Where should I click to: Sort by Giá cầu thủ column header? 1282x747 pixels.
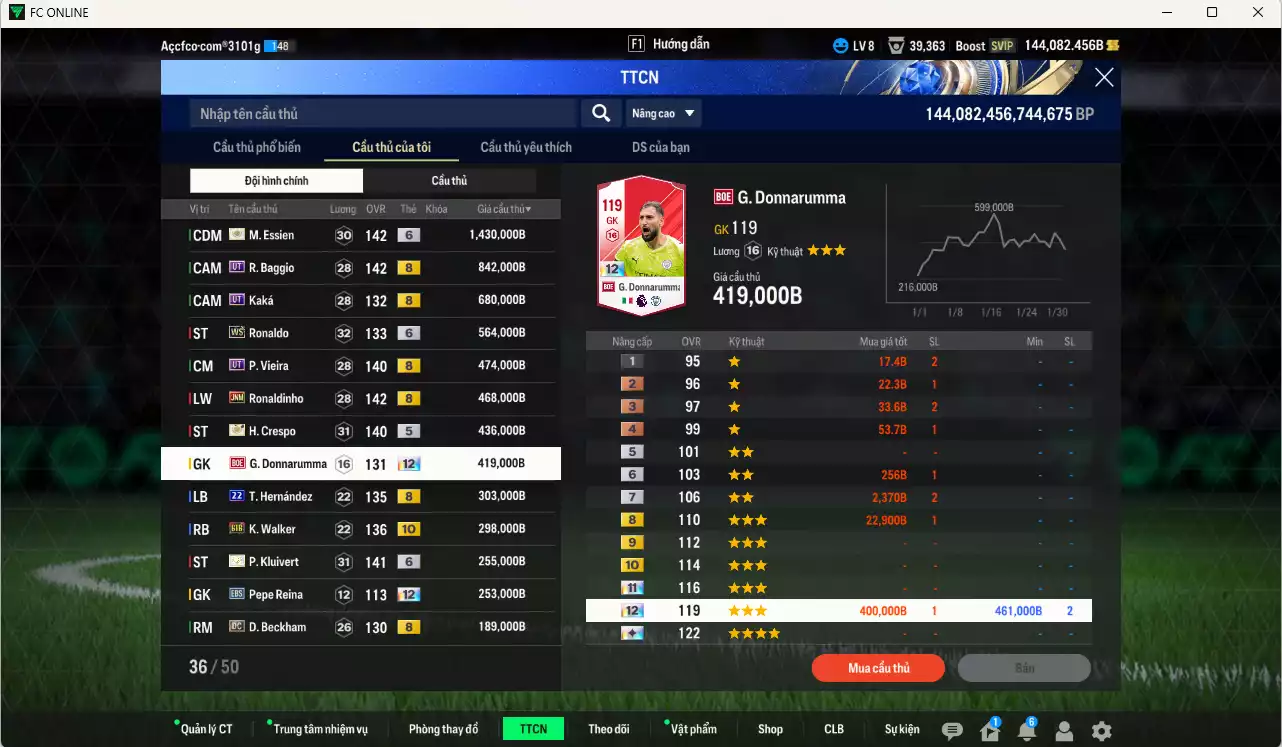click(502, 209)
